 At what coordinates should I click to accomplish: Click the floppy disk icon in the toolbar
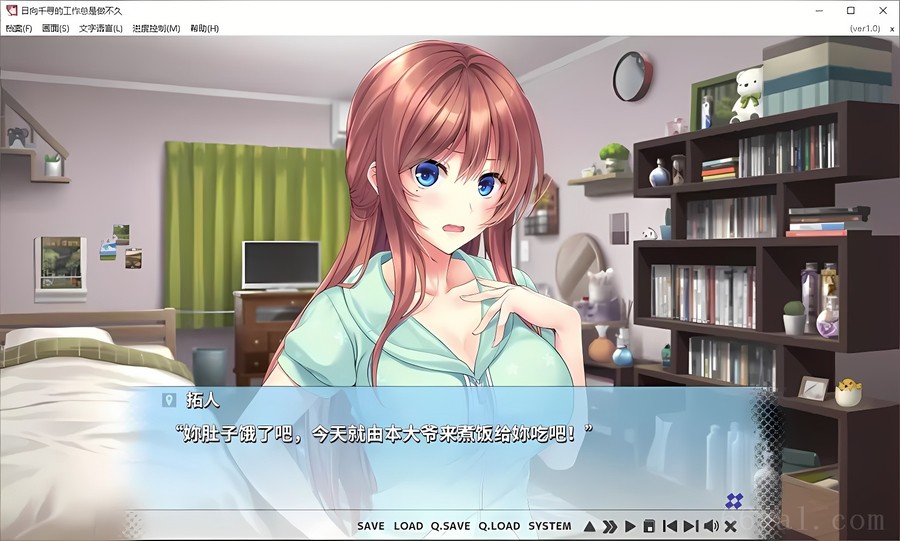point(649,526)
